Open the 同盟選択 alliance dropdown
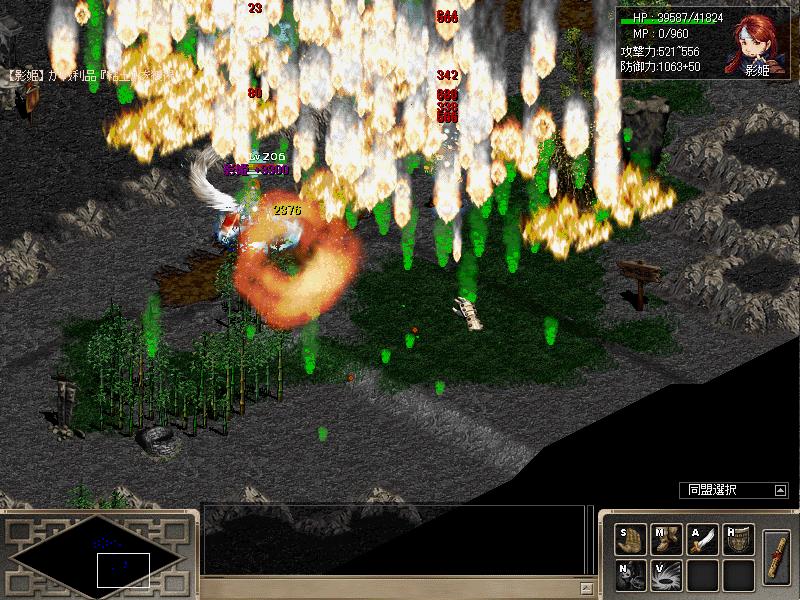This screenshot has width=800, height=600. point(780,490)
